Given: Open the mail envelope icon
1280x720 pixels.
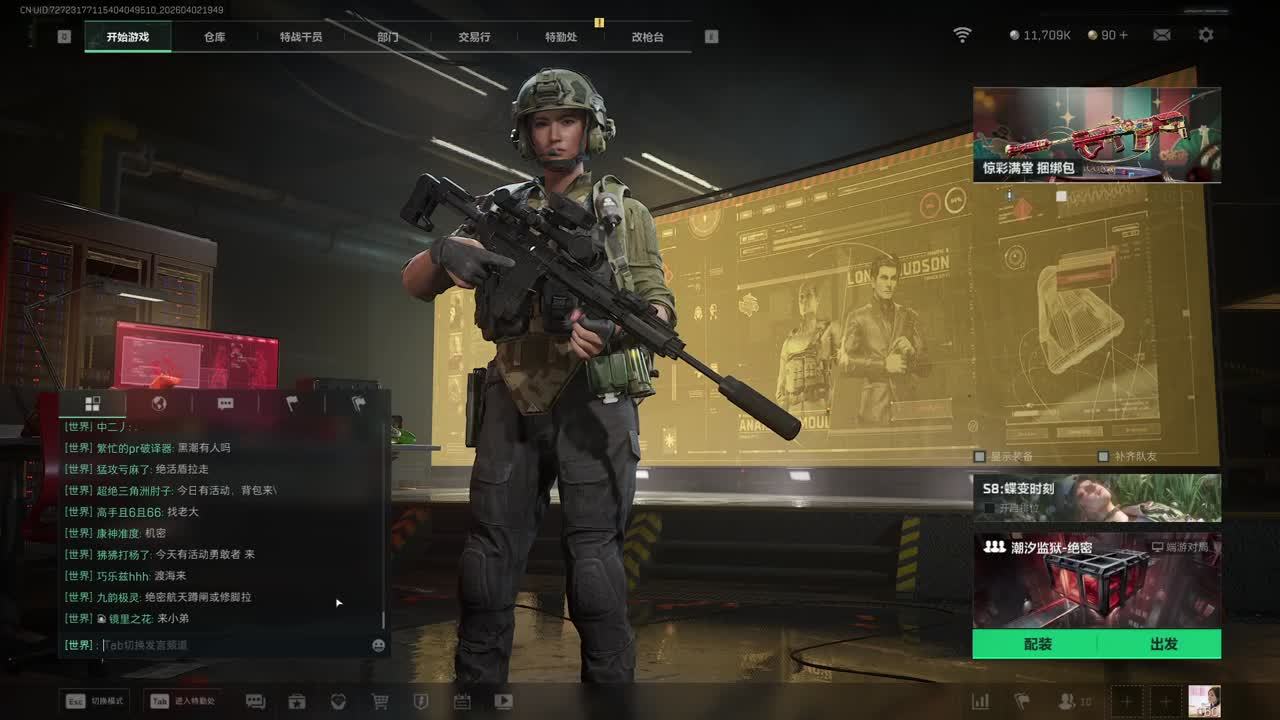Looking at the screenshot, I should [x=1162, y=35].
